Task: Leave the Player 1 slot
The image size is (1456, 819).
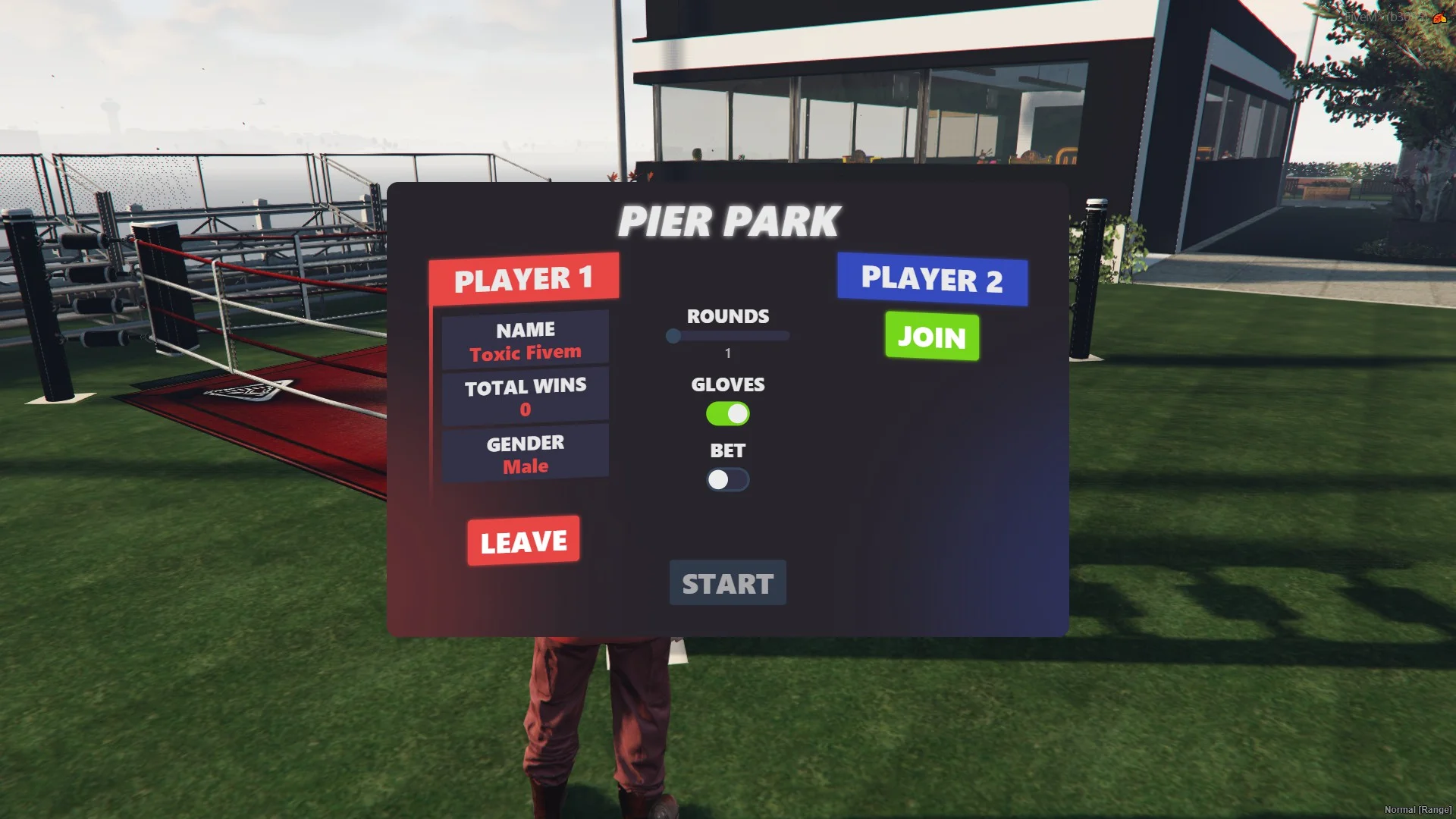Action: 523,541
